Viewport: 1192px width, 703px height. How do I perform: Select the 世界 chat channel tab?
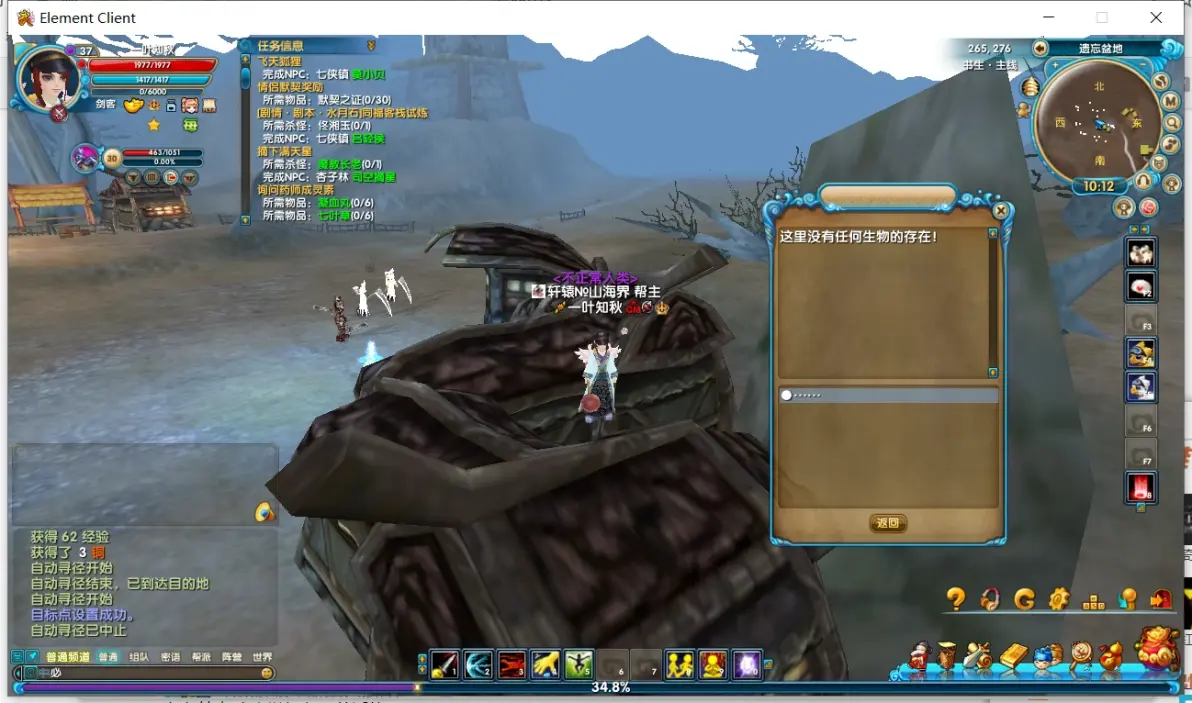[x=262, y=657]
